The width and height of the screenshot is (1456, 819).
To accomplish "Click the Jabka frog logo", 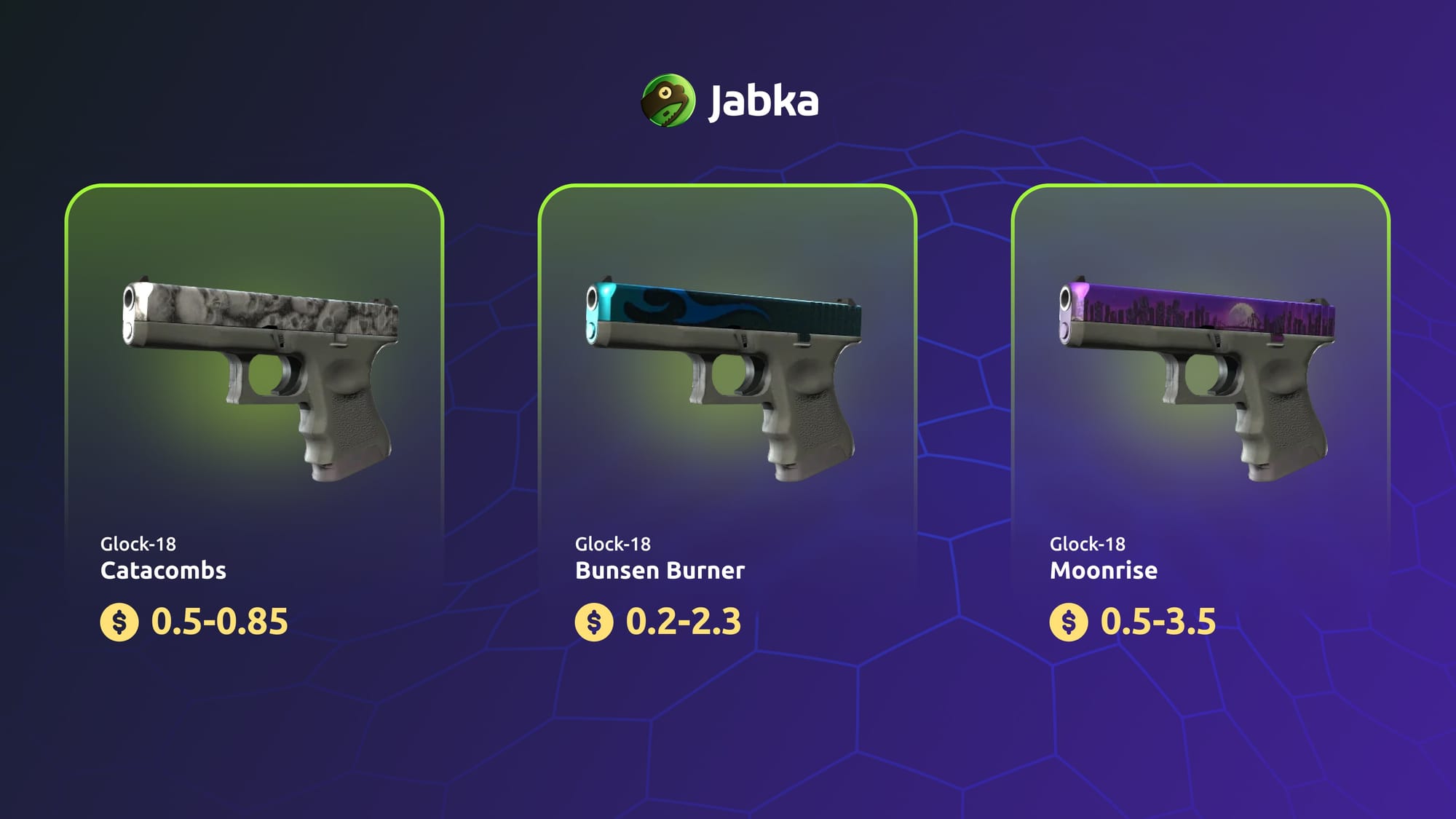I will [x=668, y=100].
